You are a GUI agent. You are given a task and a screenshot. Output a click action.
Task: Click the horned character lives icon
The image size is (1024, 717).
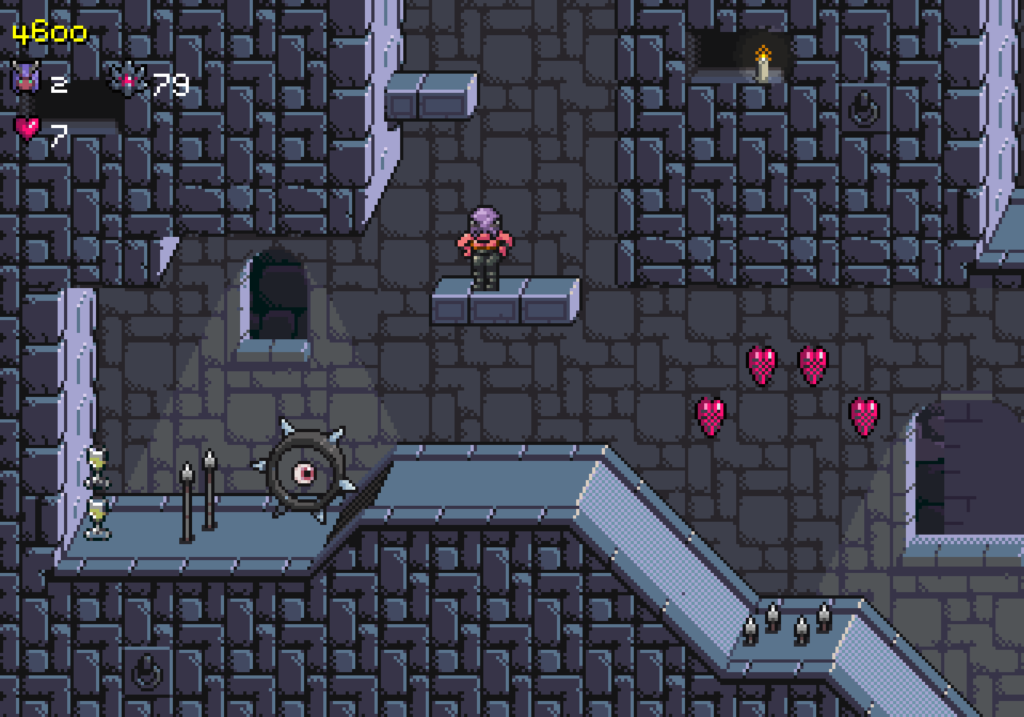pyautogui.click(x=23, y=81)
